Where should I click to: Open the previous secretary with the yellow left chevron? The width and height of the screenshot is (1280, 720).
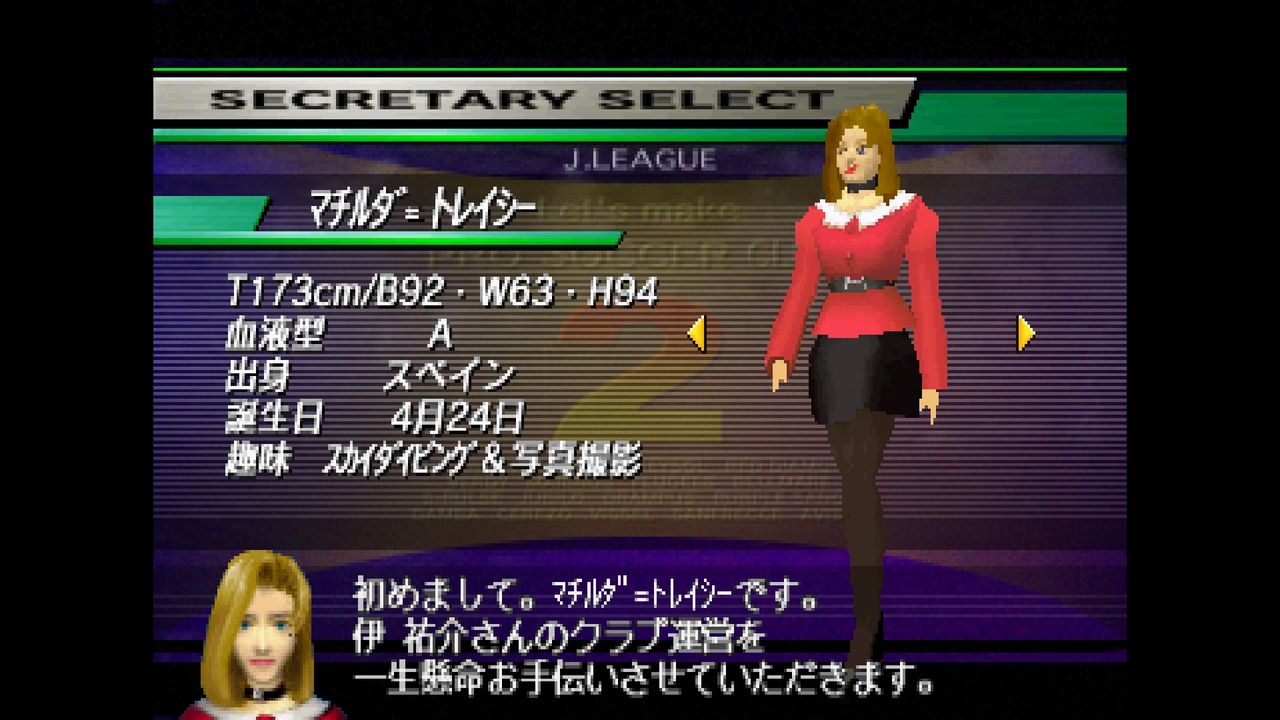point(697,333)
